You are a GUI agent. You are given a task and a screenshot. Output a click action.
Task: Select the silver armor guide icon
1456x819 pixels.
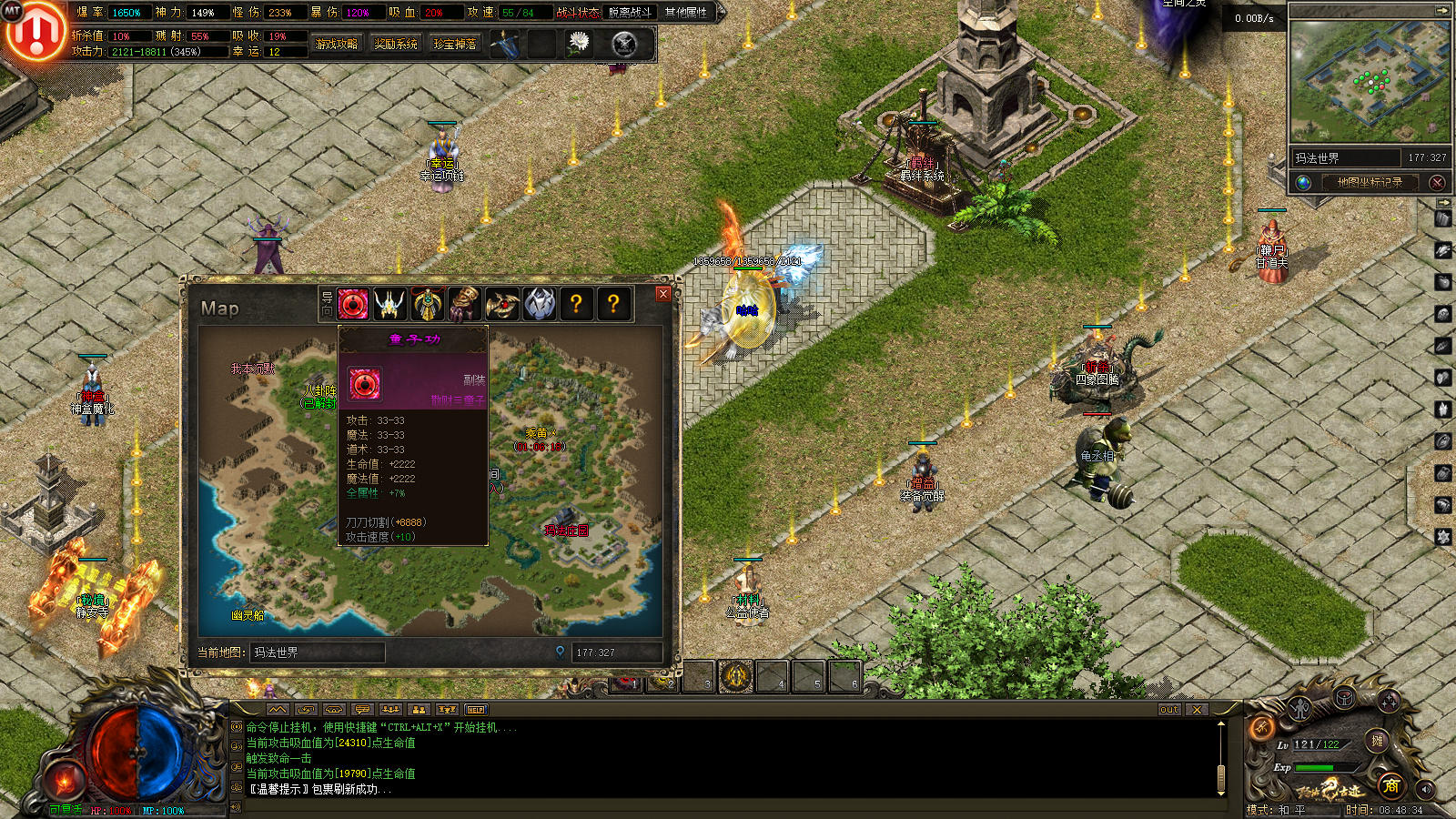click(x=539, y=304)
